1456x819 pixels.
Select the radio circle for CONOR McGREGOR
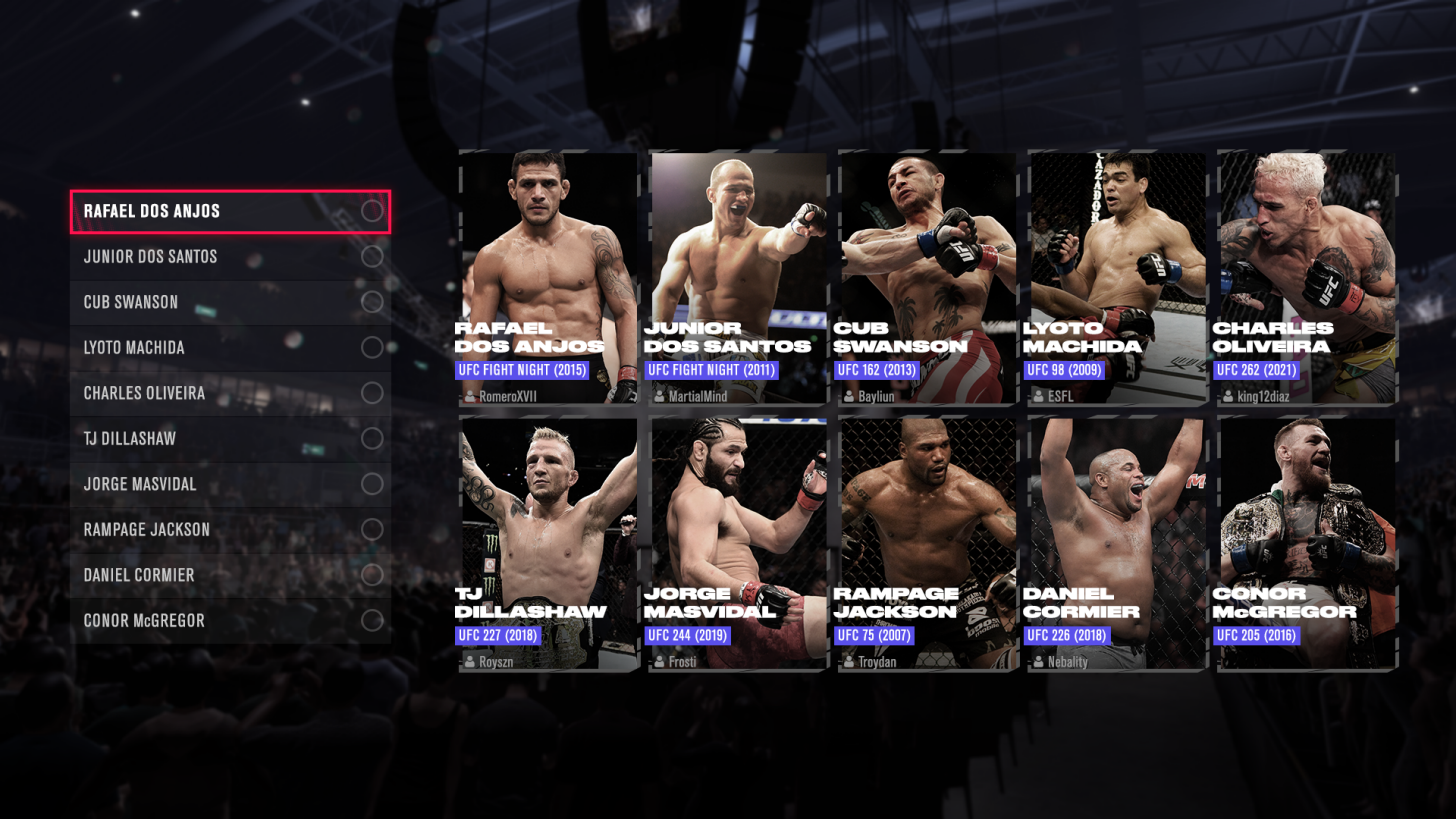pyautogui.click(x=372, y=621)
